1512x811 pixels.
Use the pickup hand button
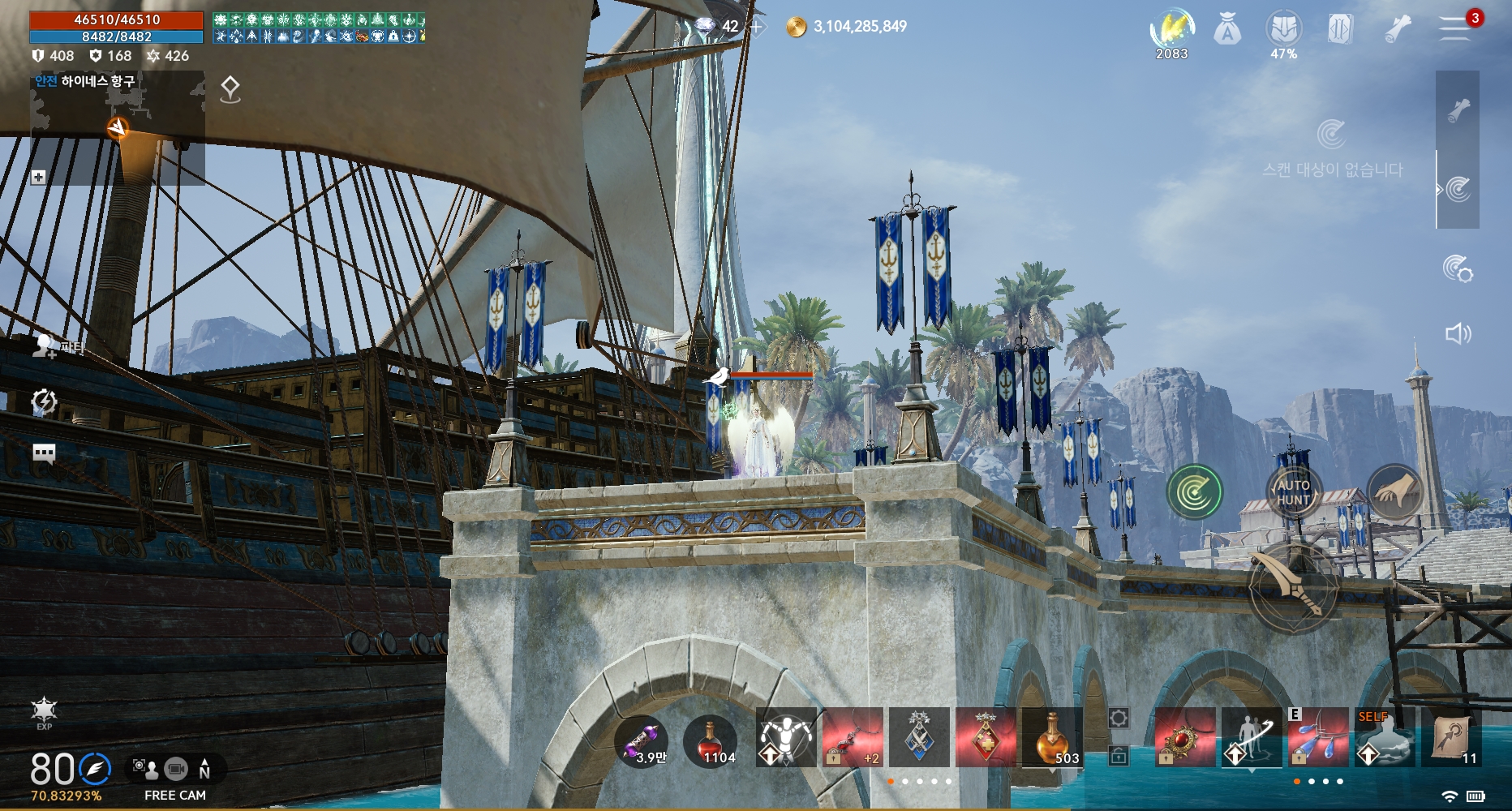tap(1394, 491)
